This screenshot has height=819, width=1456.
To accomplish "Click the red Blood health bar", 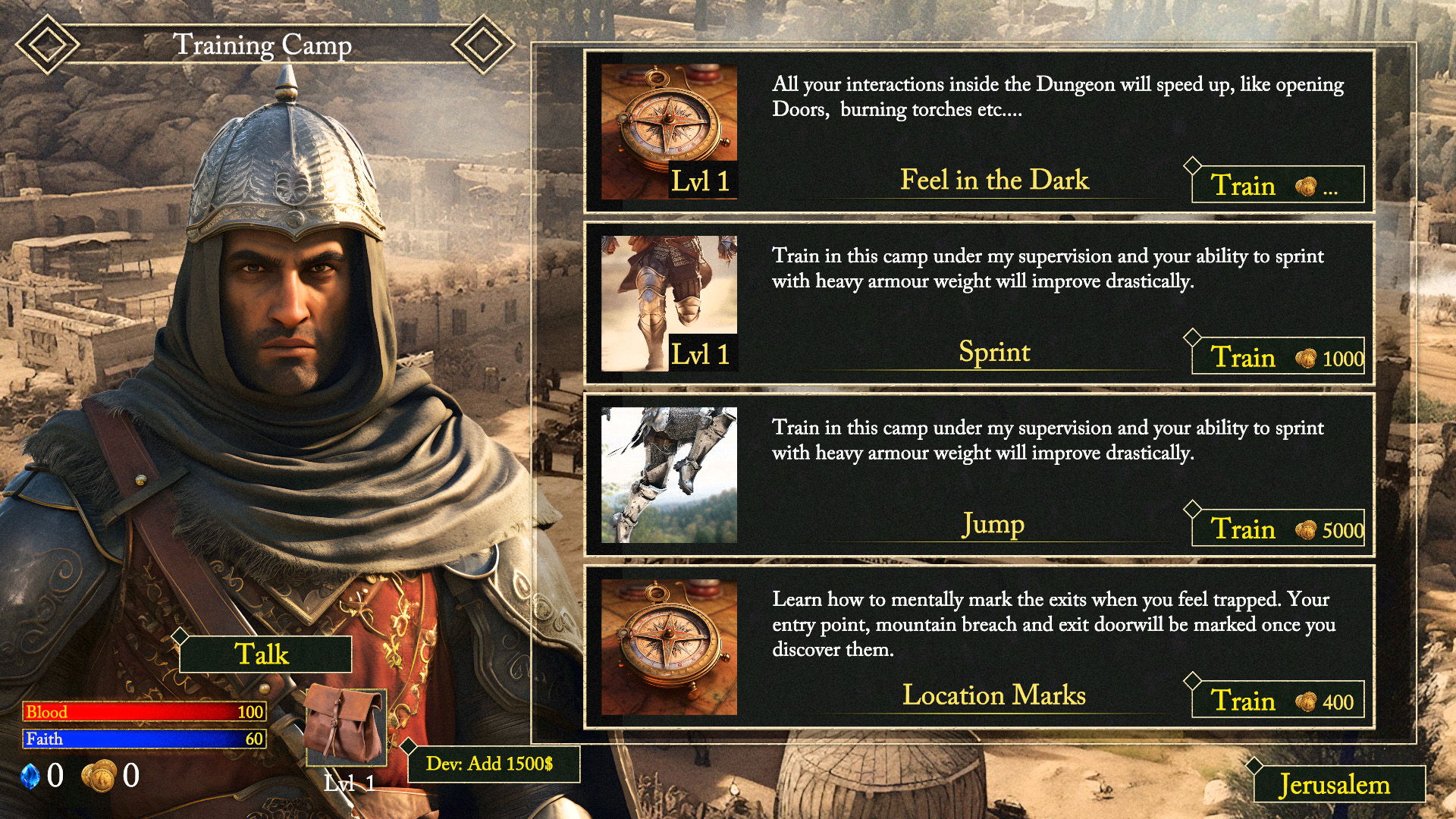I will pyautogui.click(x=144, y=713).
